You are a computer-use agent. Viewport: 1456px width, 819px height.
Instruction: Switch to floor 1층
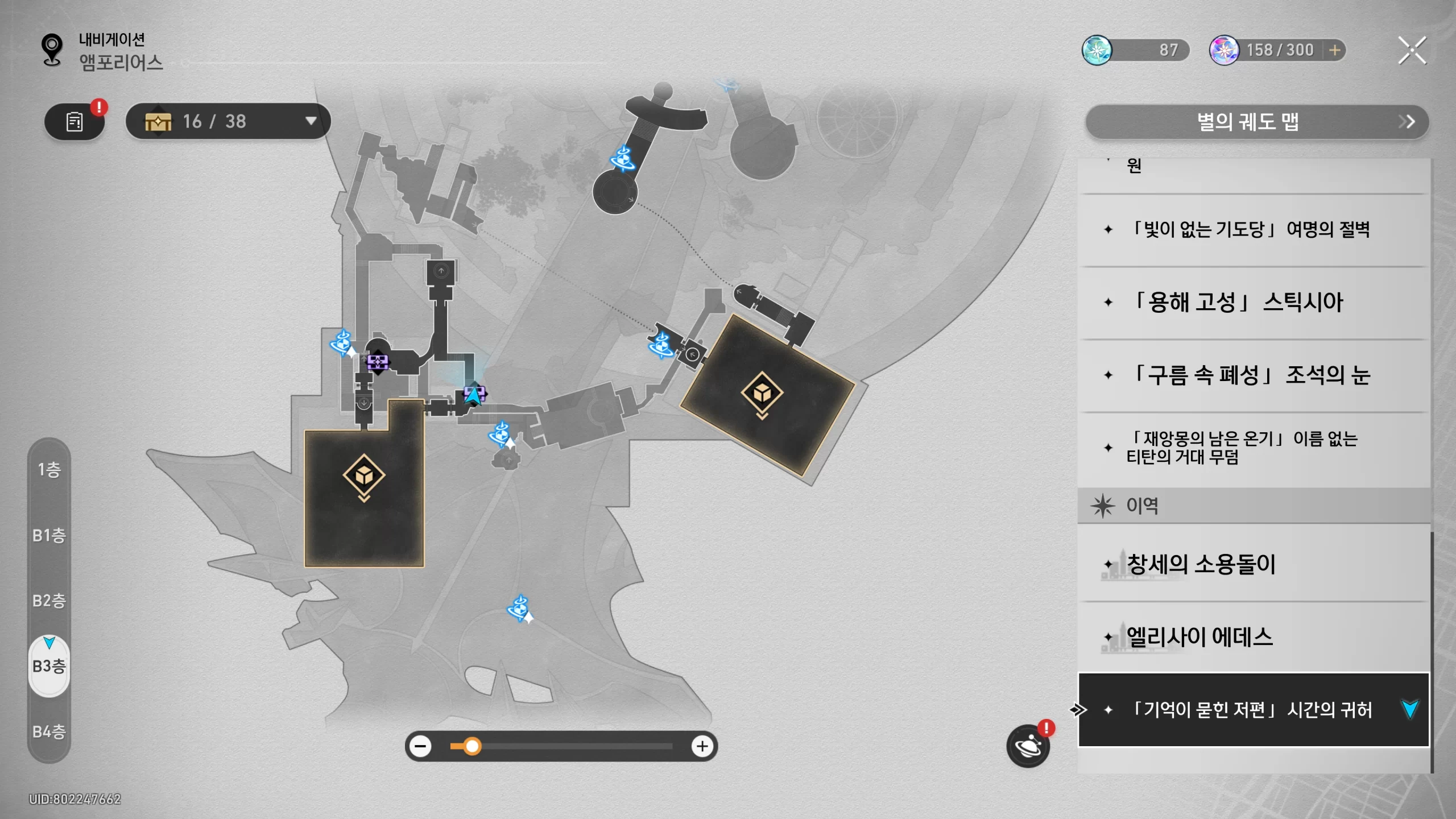(x=49, y=470)
